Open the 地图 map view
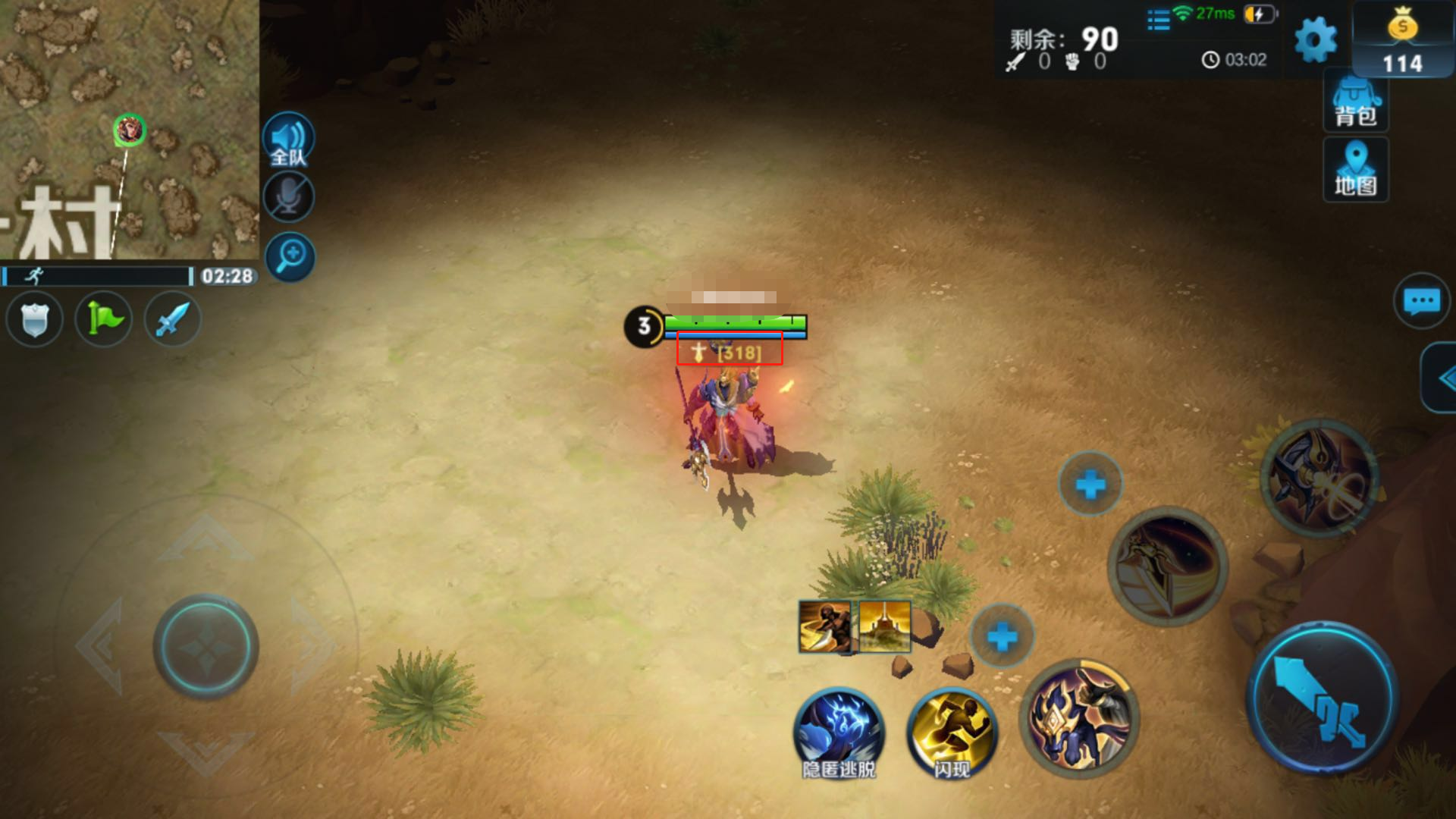This screenshot has height=819, width=1456. click(x=1356, y=169)
